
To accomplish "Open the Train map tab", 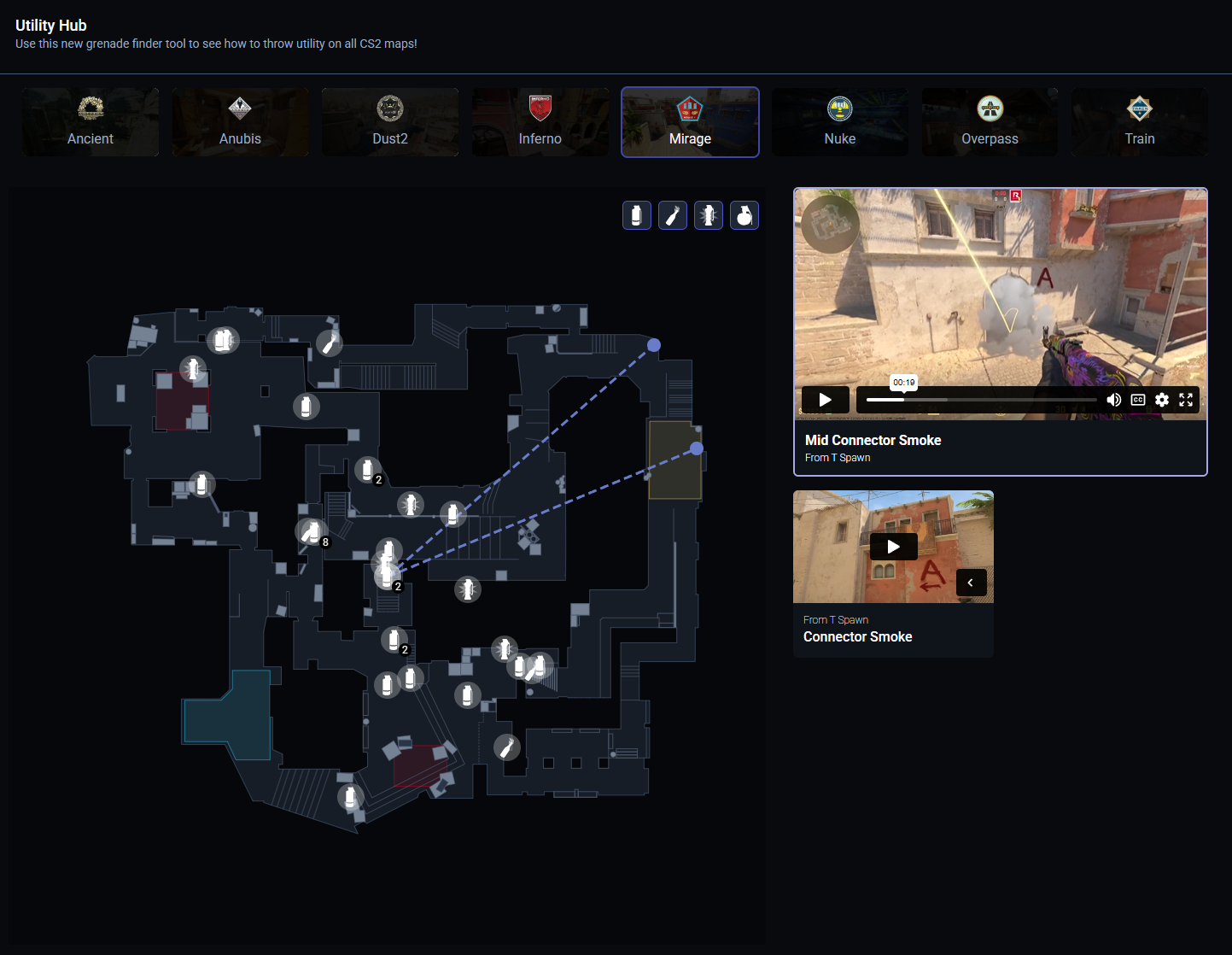I will click(1140, 122).
